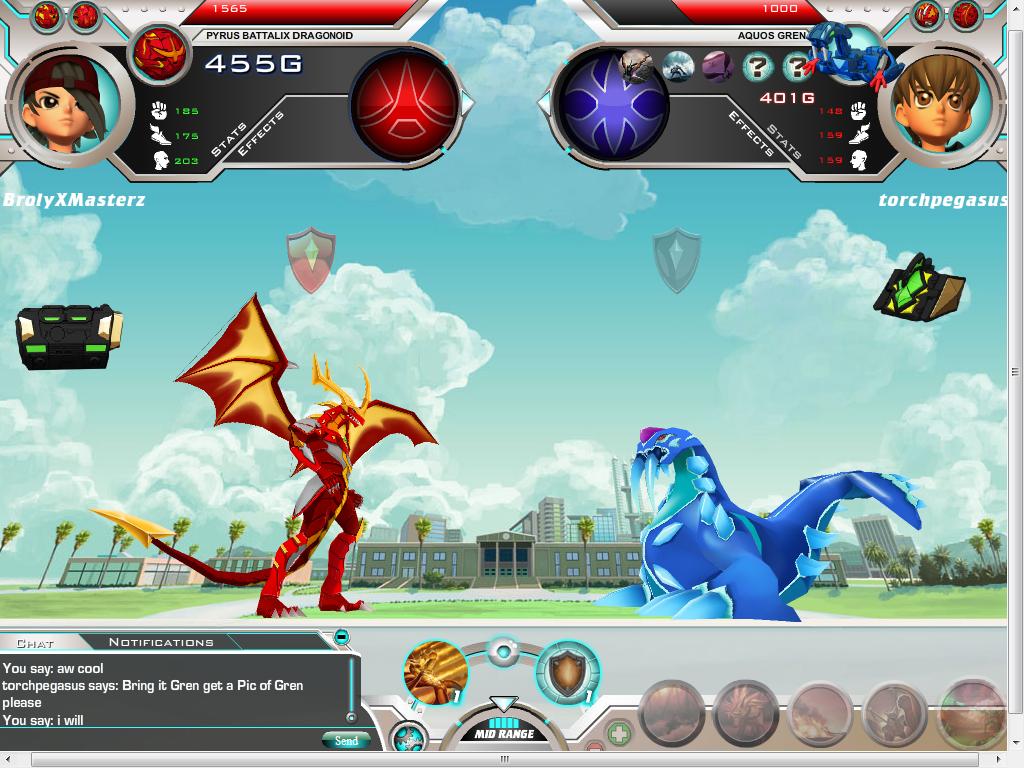
Task: Click the blue crystal shield marker
Action: (x=676, y=260)
